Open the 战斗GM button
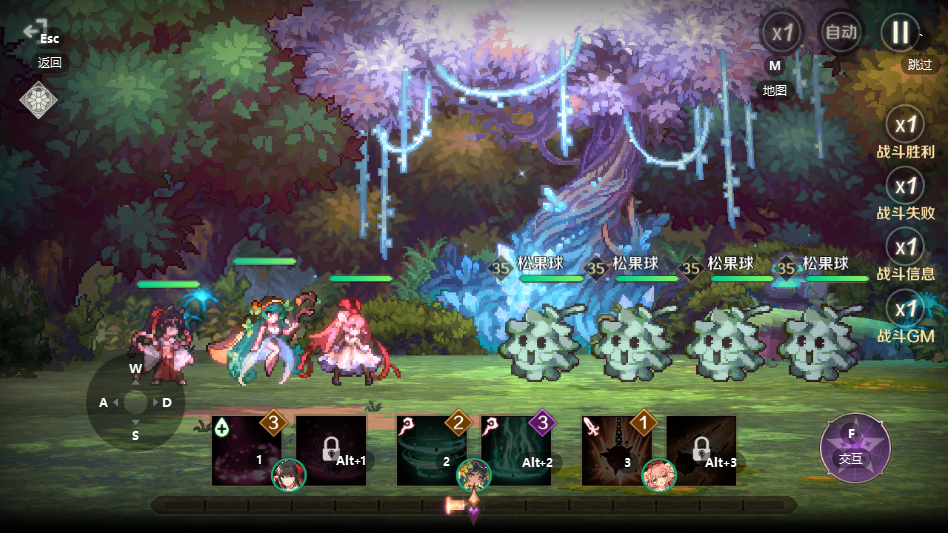This screenshot has height=533, width=948. 906,310
